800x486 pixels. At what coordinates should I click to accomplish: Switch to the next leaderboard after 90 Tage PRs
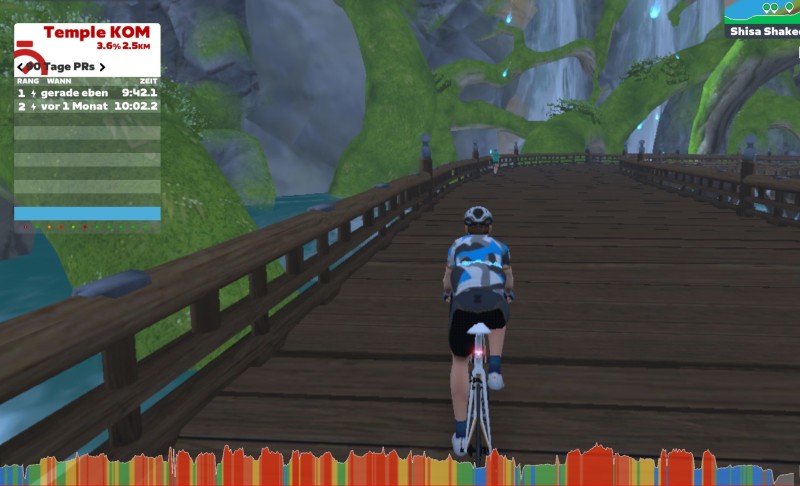click(x=102, y=67)
